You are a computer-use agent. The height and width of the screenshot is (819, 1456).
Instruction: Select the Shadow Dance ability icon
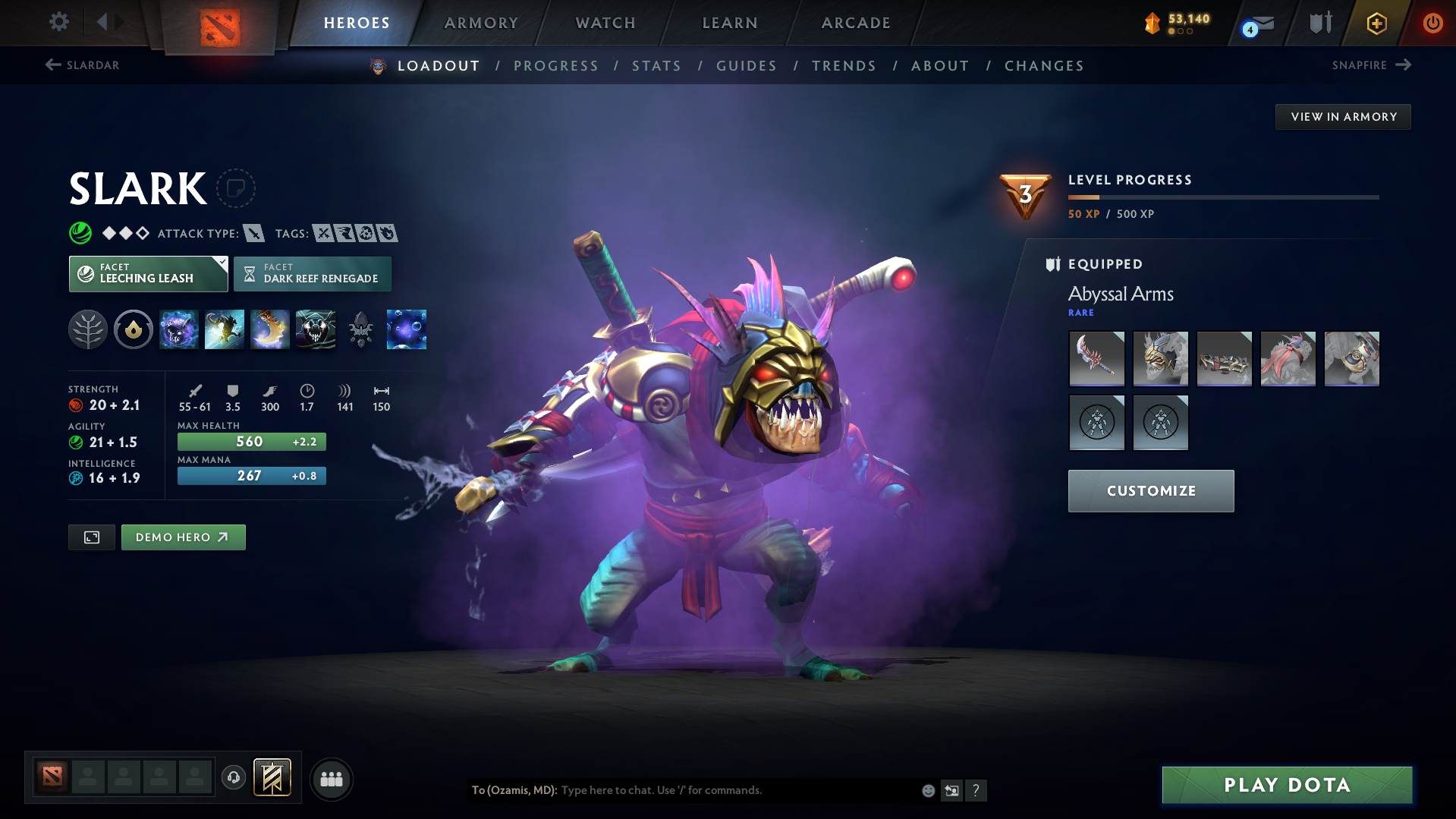pos(316,329)
